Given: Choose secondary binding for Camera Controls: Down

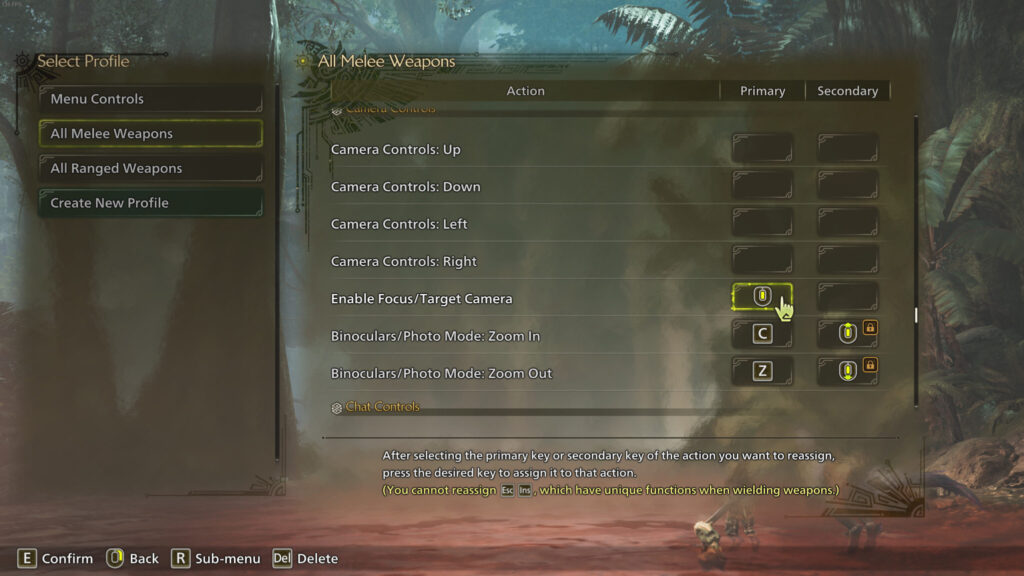Looking at the screenshot, I should click(847, 186).
